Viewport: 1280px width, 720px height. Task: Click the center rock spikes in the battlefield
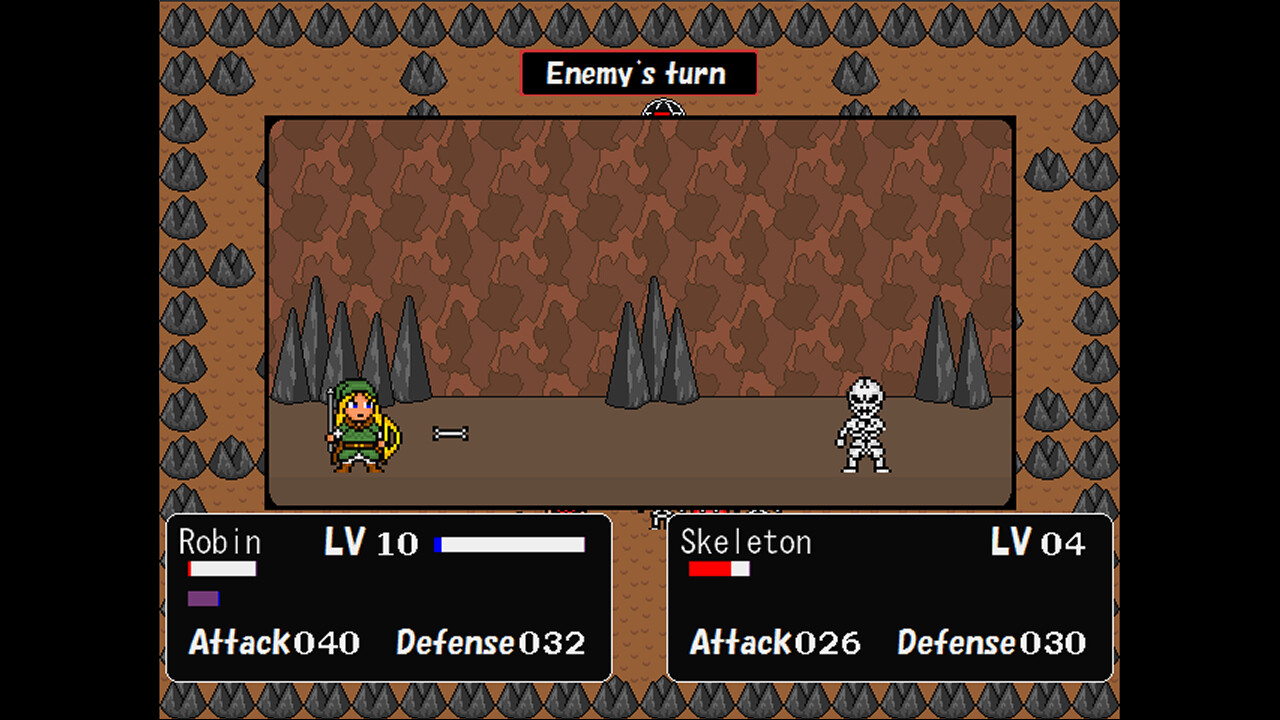point(655,345)
